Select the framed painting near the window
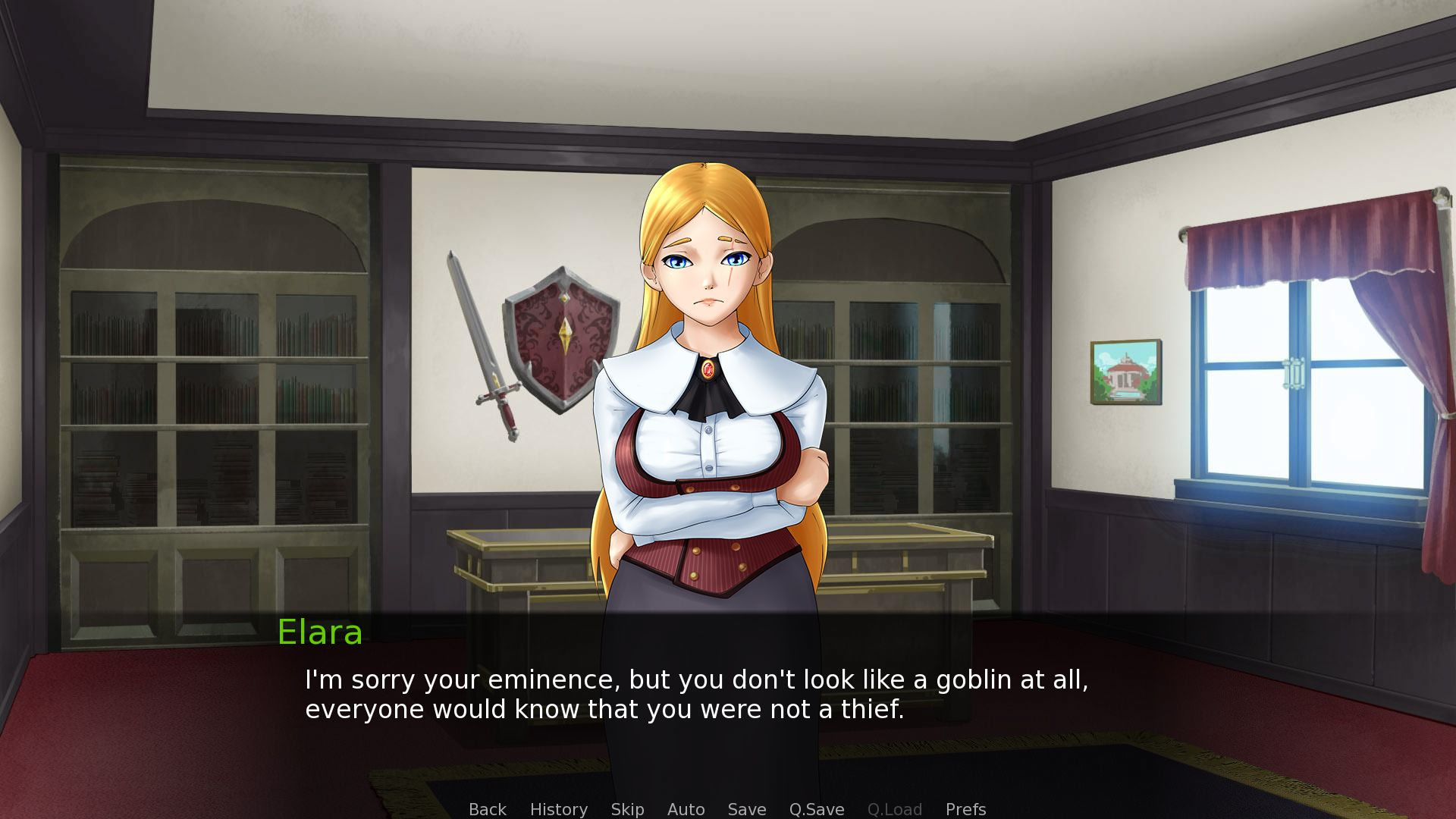 coord(1125,369)
